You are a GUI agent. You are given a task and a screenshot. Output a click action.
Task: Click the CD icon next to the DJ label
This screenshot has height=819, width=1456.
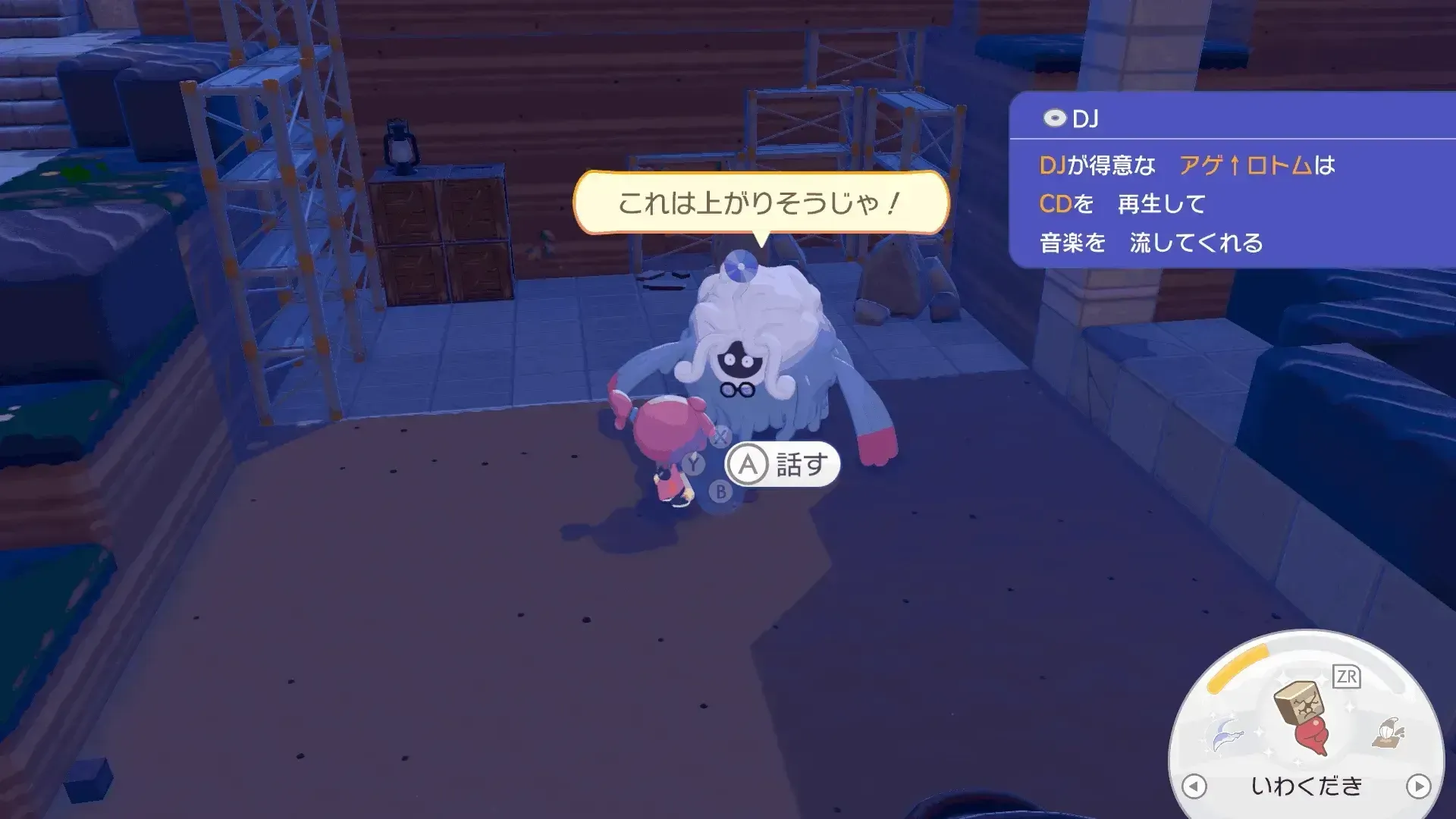pos(1054,118)
